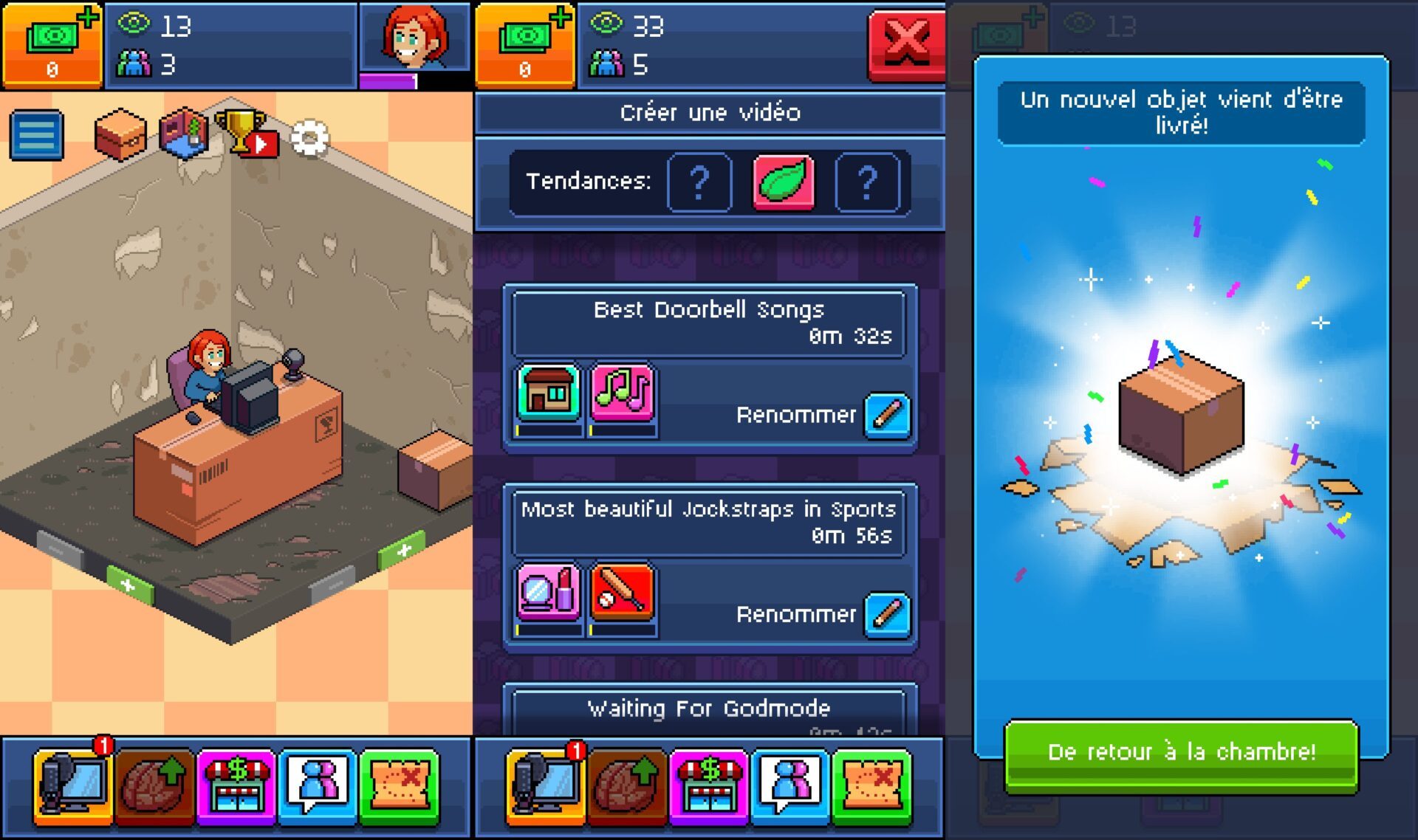
Task: Open the cardboard box inventory icon
Action: (x=120, y=134)
